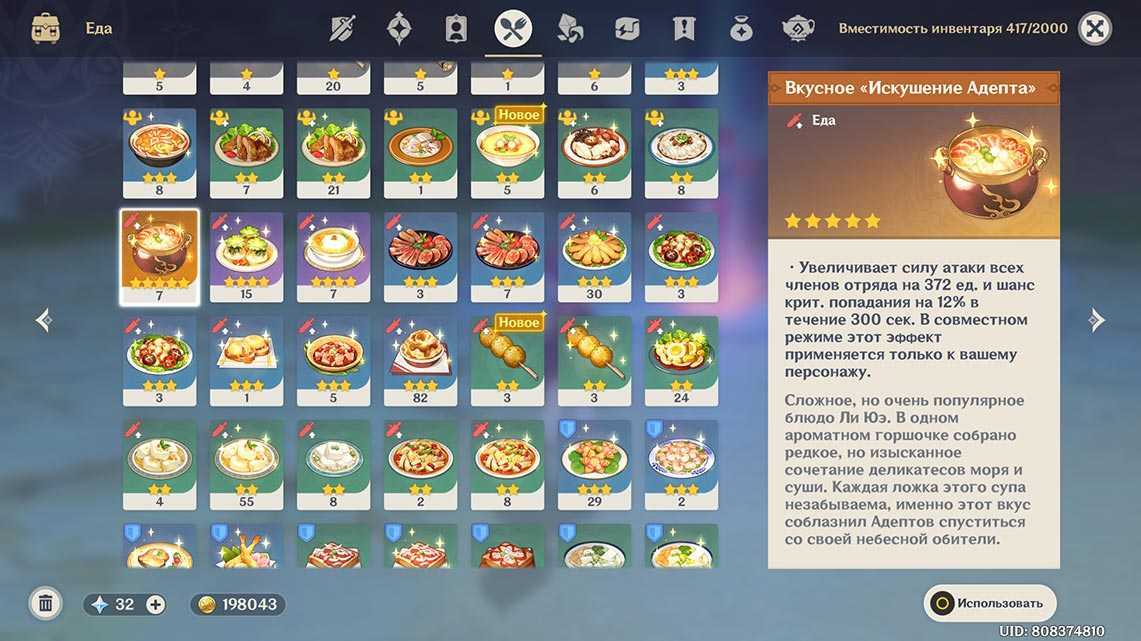Add primogems with the plus button
1141x641 pixels.
click(x=155, y=604)
